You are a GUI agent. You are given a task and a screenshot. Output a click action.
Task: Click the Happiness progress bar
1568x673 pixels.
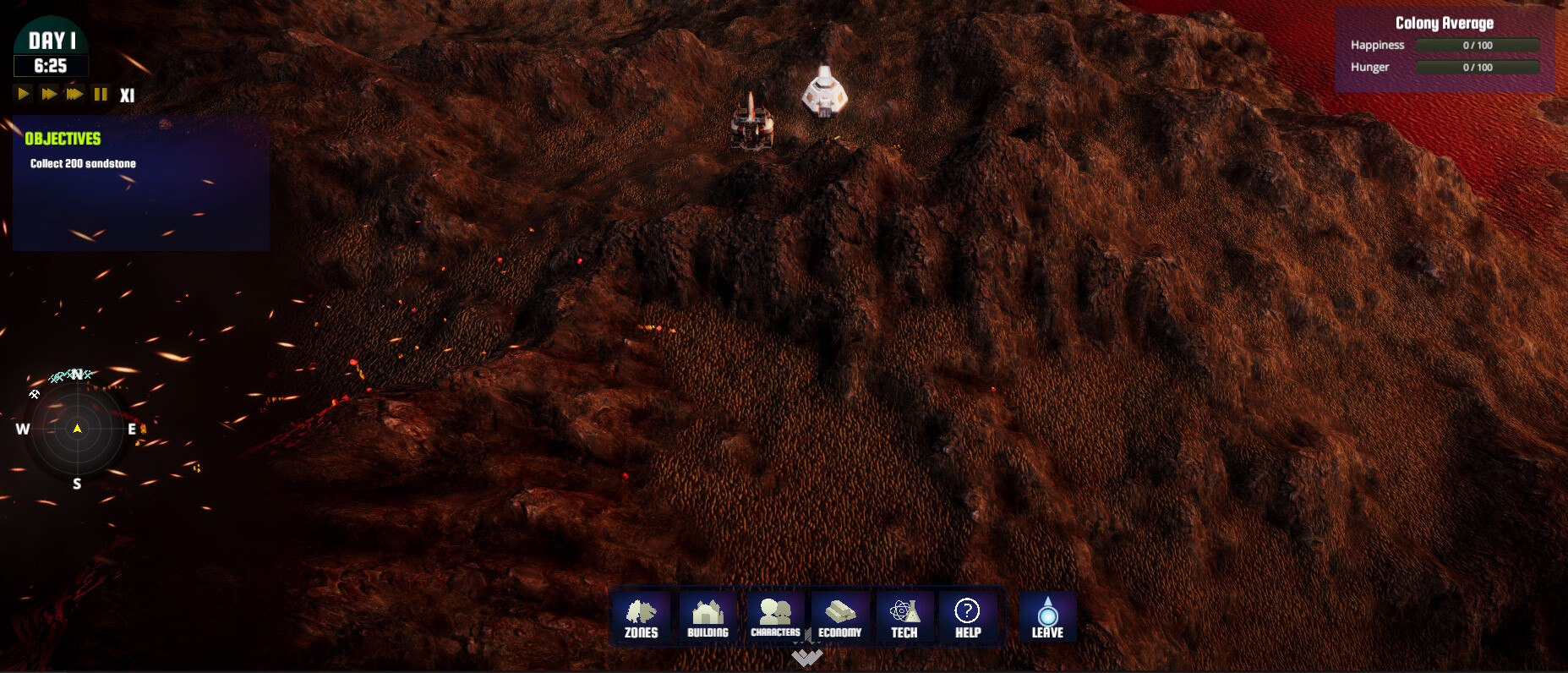pyautogui.click(x=1477, y=45)
